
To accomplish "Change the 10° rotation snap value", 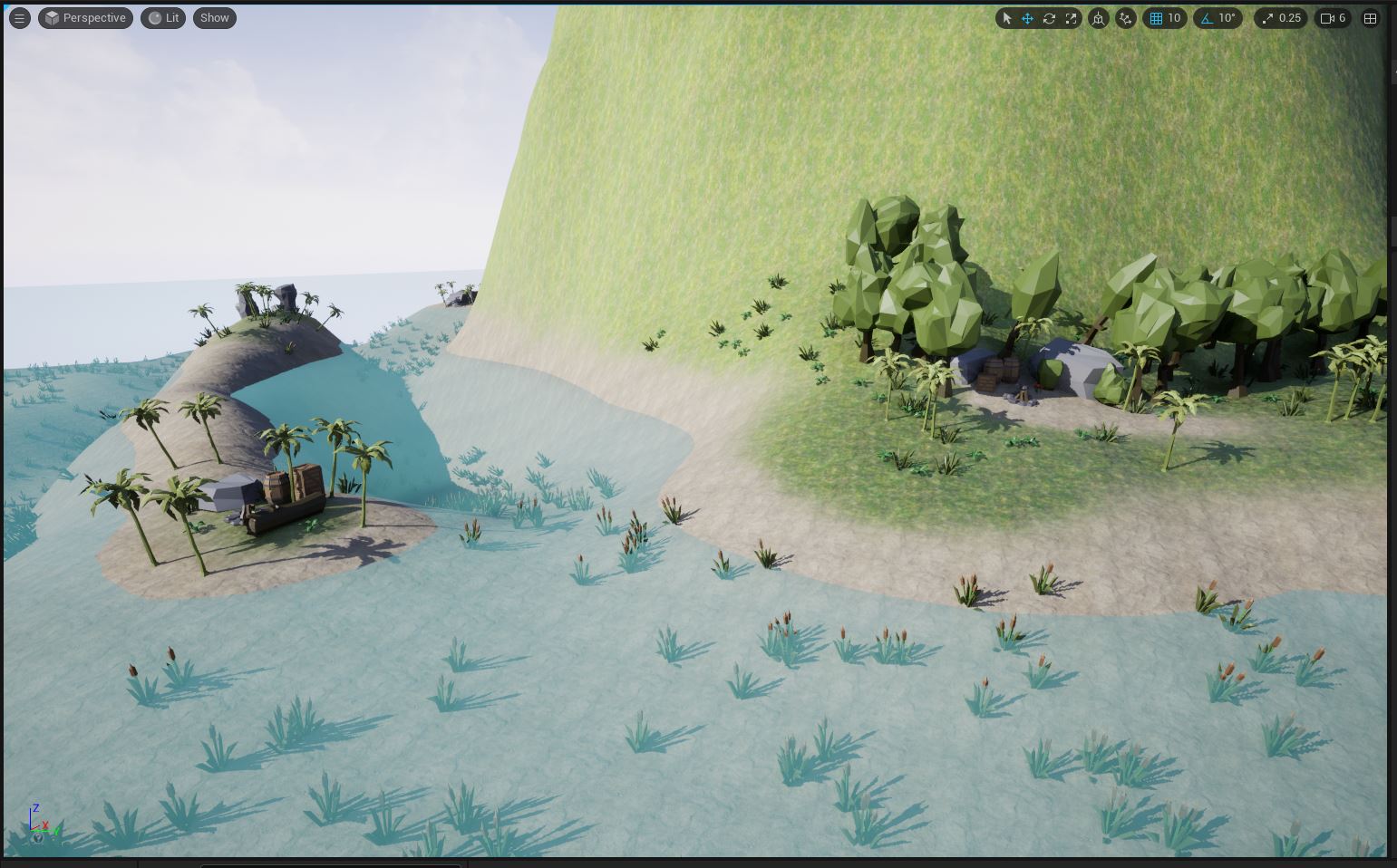I will [x=1227, y=18].
